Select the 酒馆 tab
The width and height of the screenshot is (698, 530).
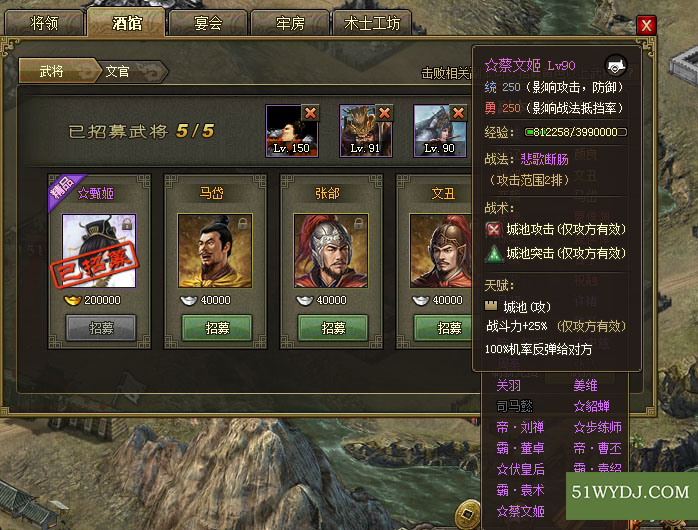point(127,23)
